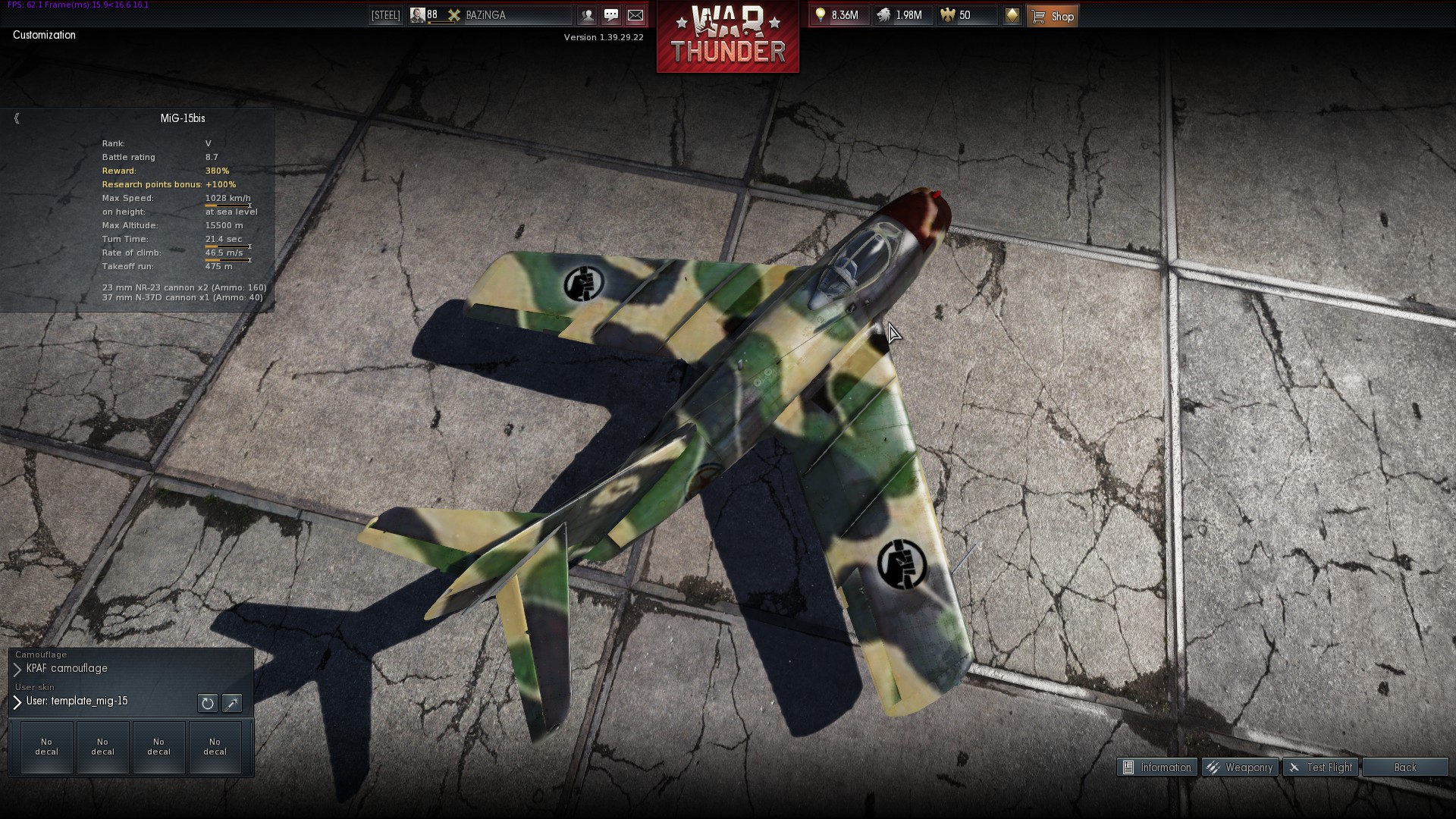This screenshot has height=819, width=1456.
Task: Open the friends/contacts icon in top bar
Action: click(588, 15)
